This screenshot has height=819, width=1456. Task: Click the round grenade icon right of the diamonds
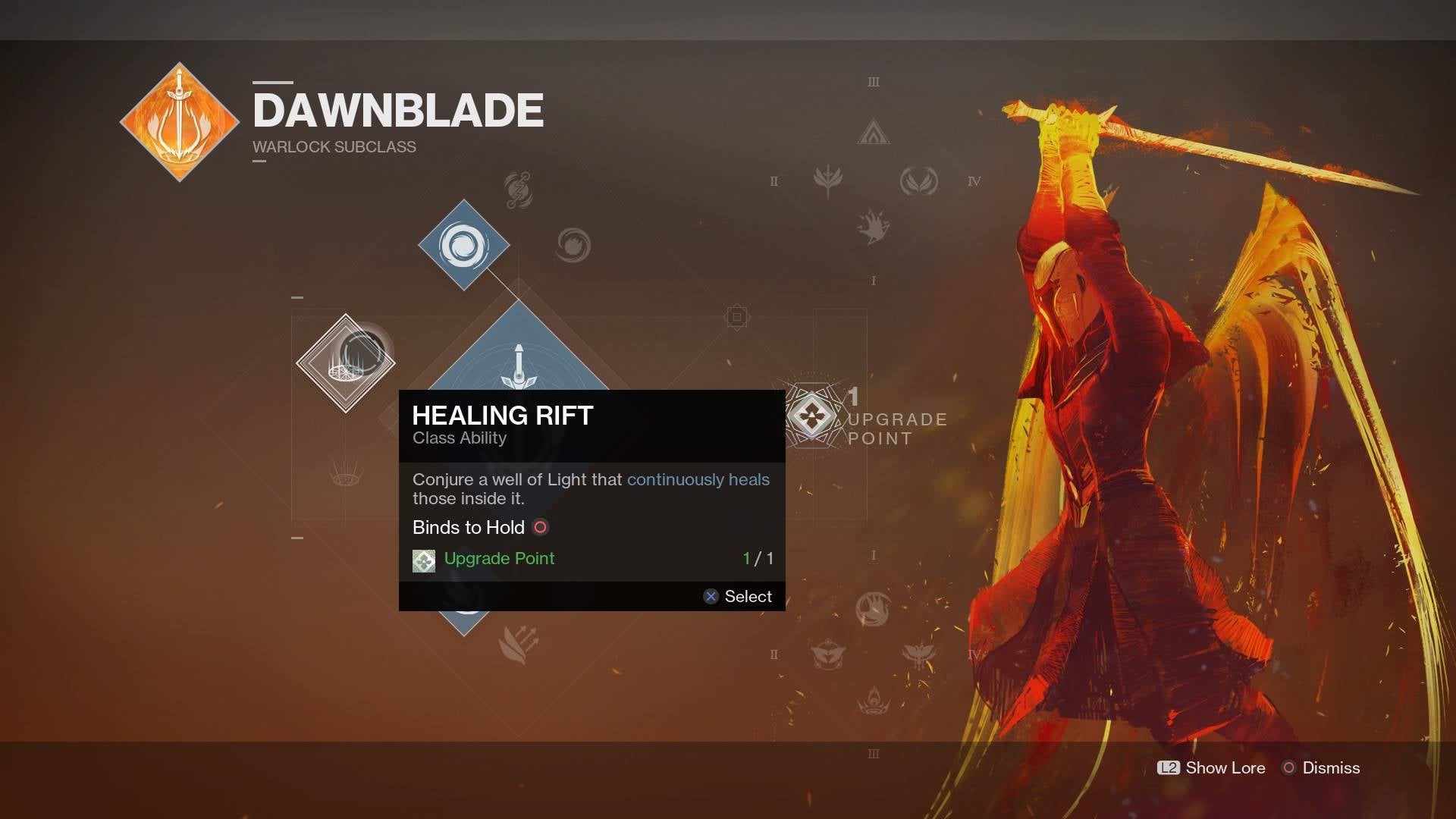pos(575,246)
